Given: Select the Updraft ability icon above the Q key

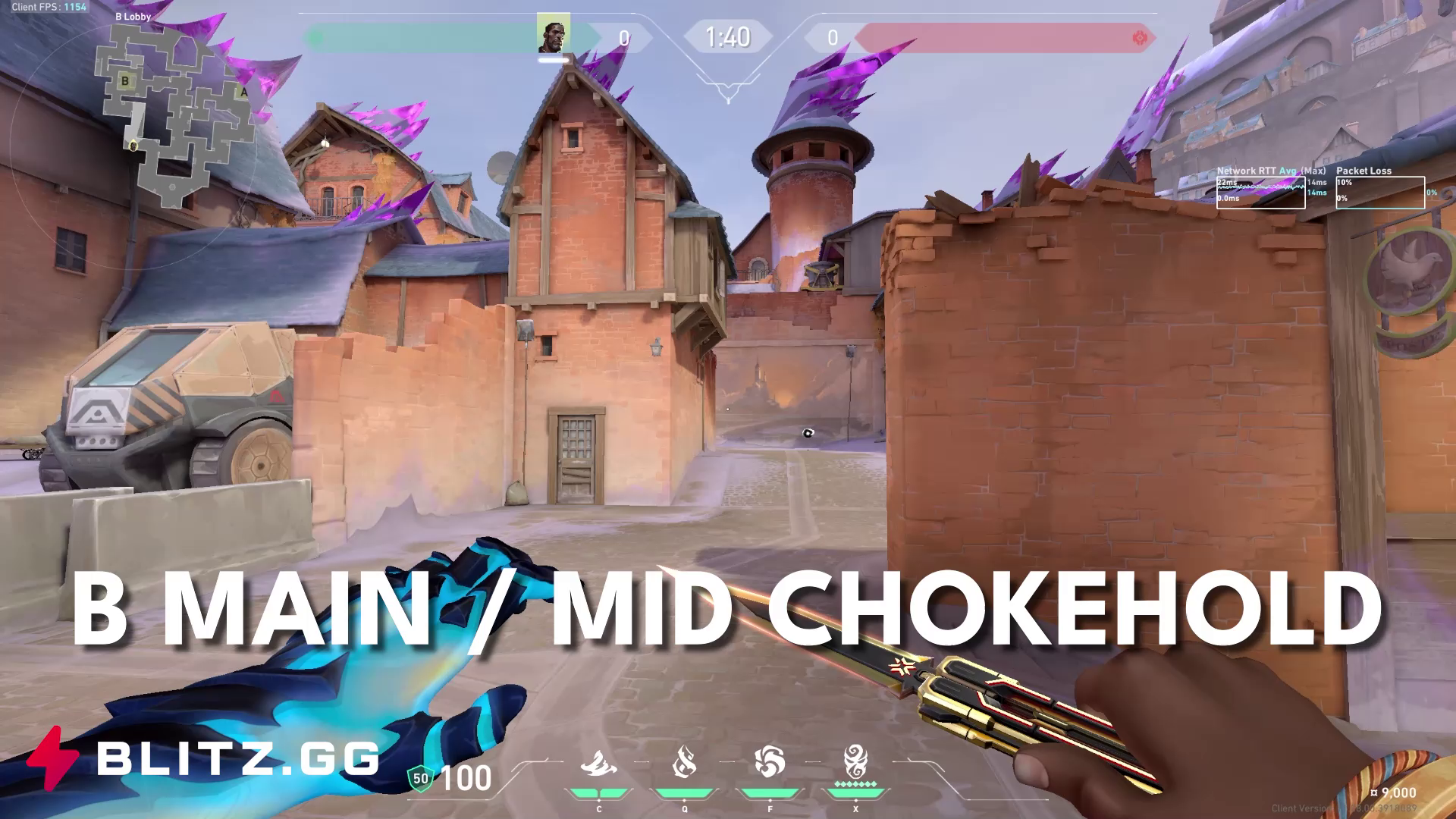Looking at the screenshot, I should coord(684,760).
